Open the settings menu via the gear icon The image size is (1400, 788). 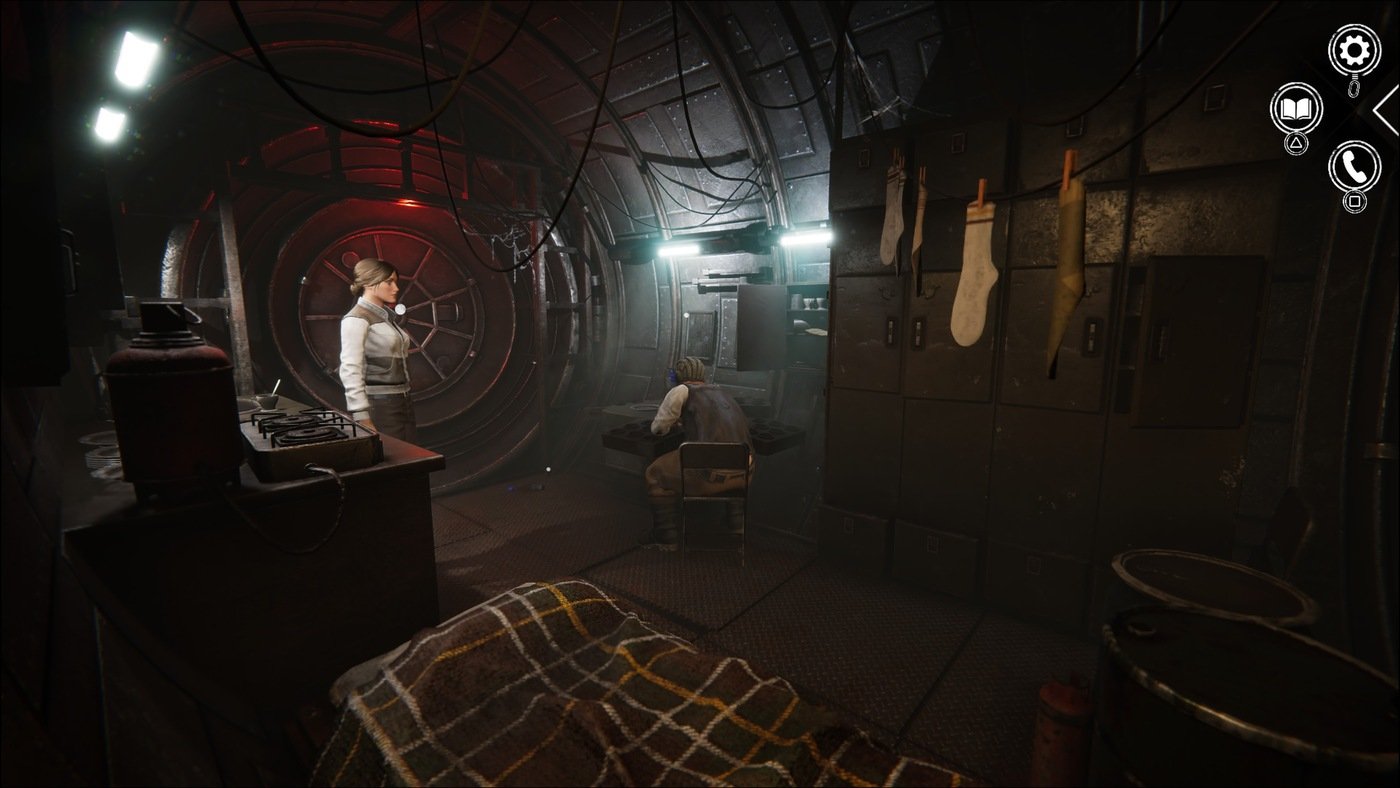(1354, 50)
